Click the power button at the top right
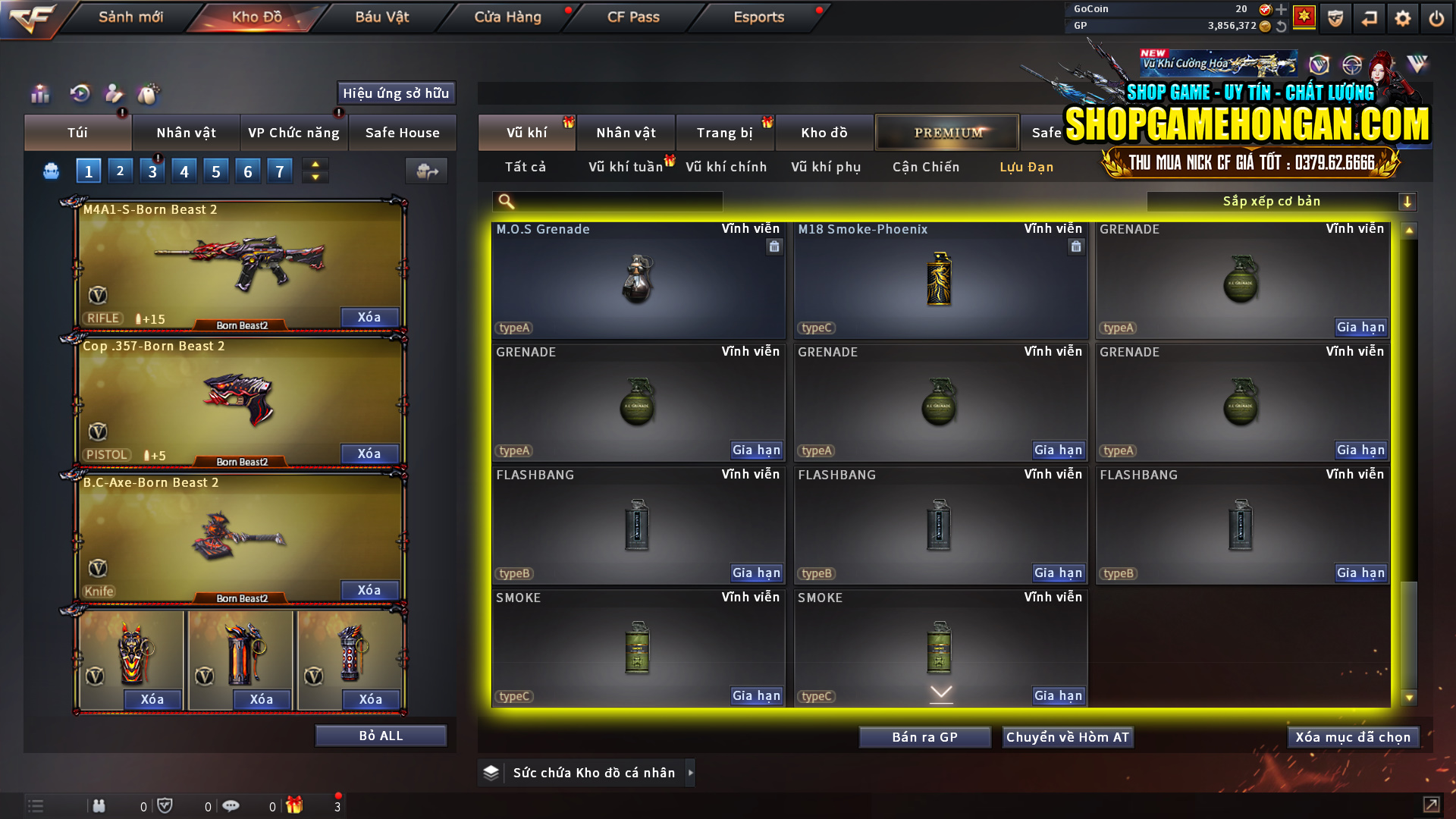The width and height of the screenshot is (1456, 819). pyautogui.click(x=1436, y=17)
